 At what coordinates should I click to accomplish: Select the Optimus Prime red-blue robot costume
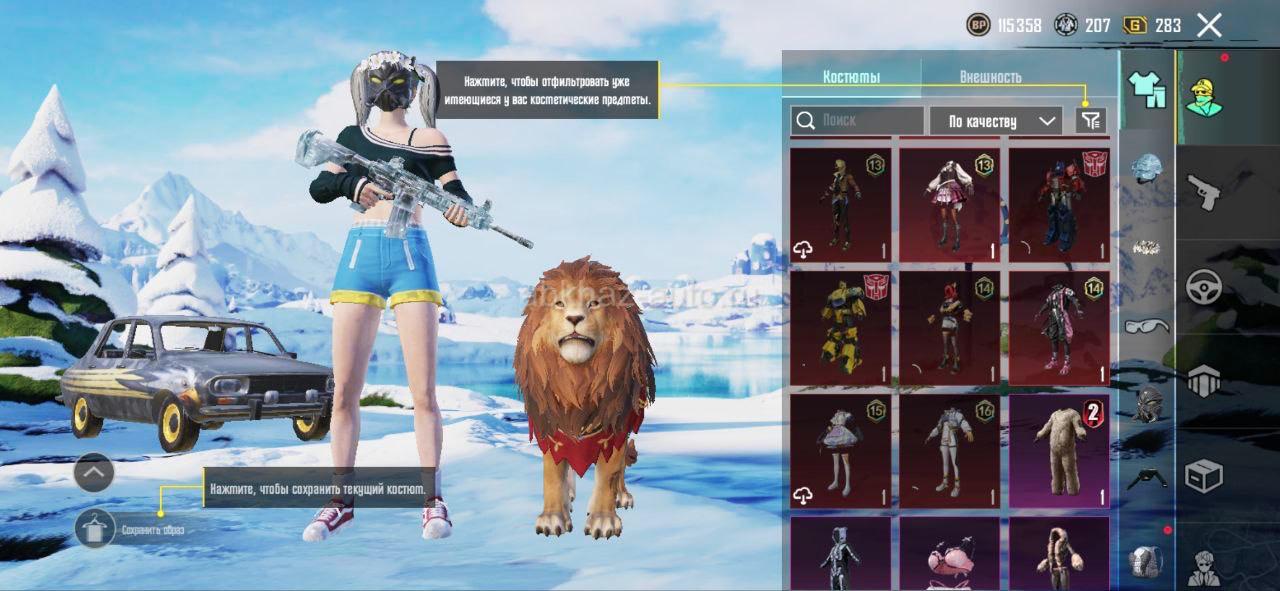coord(1059,205)
